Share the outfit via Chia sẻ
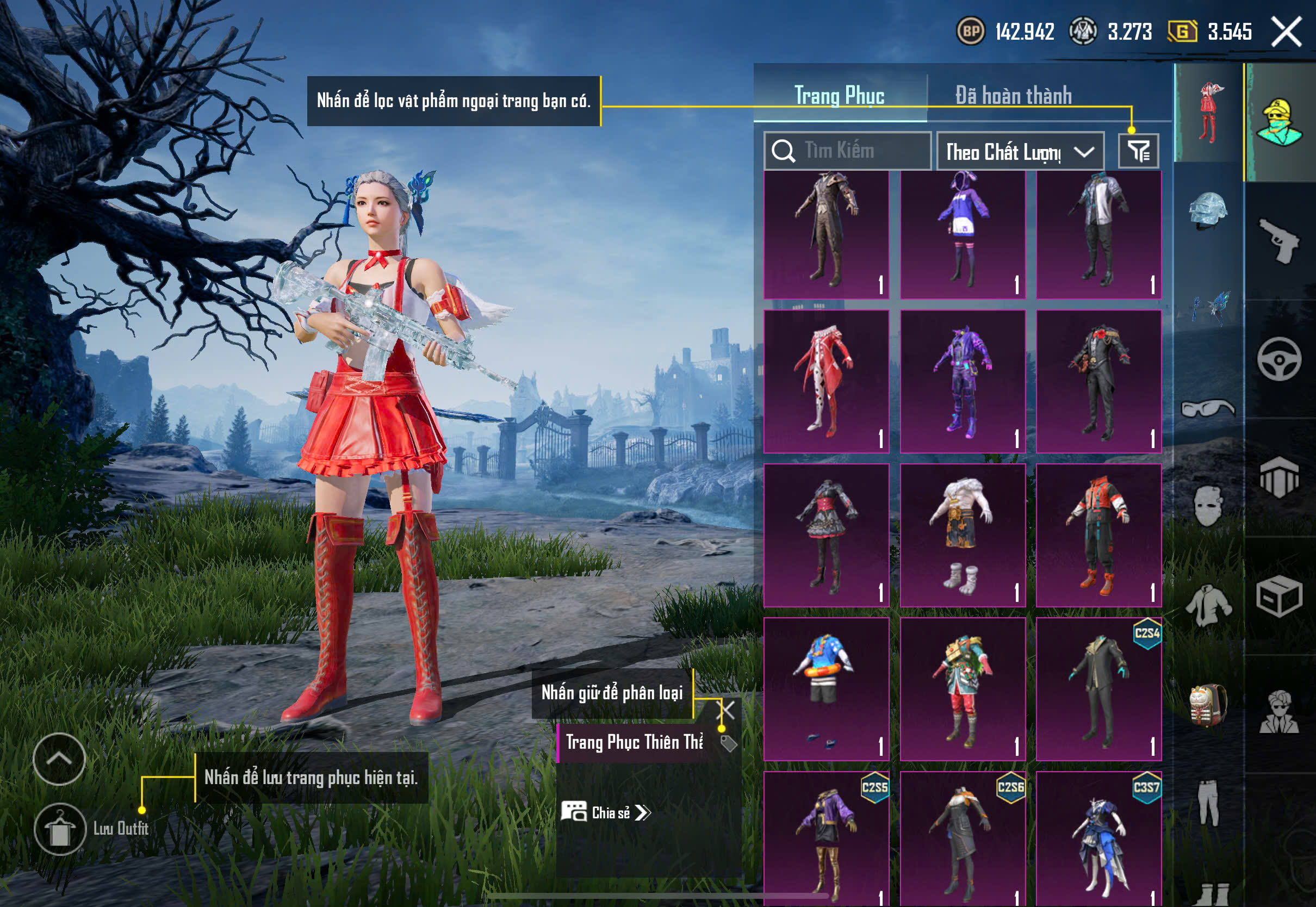 (606, 813)
